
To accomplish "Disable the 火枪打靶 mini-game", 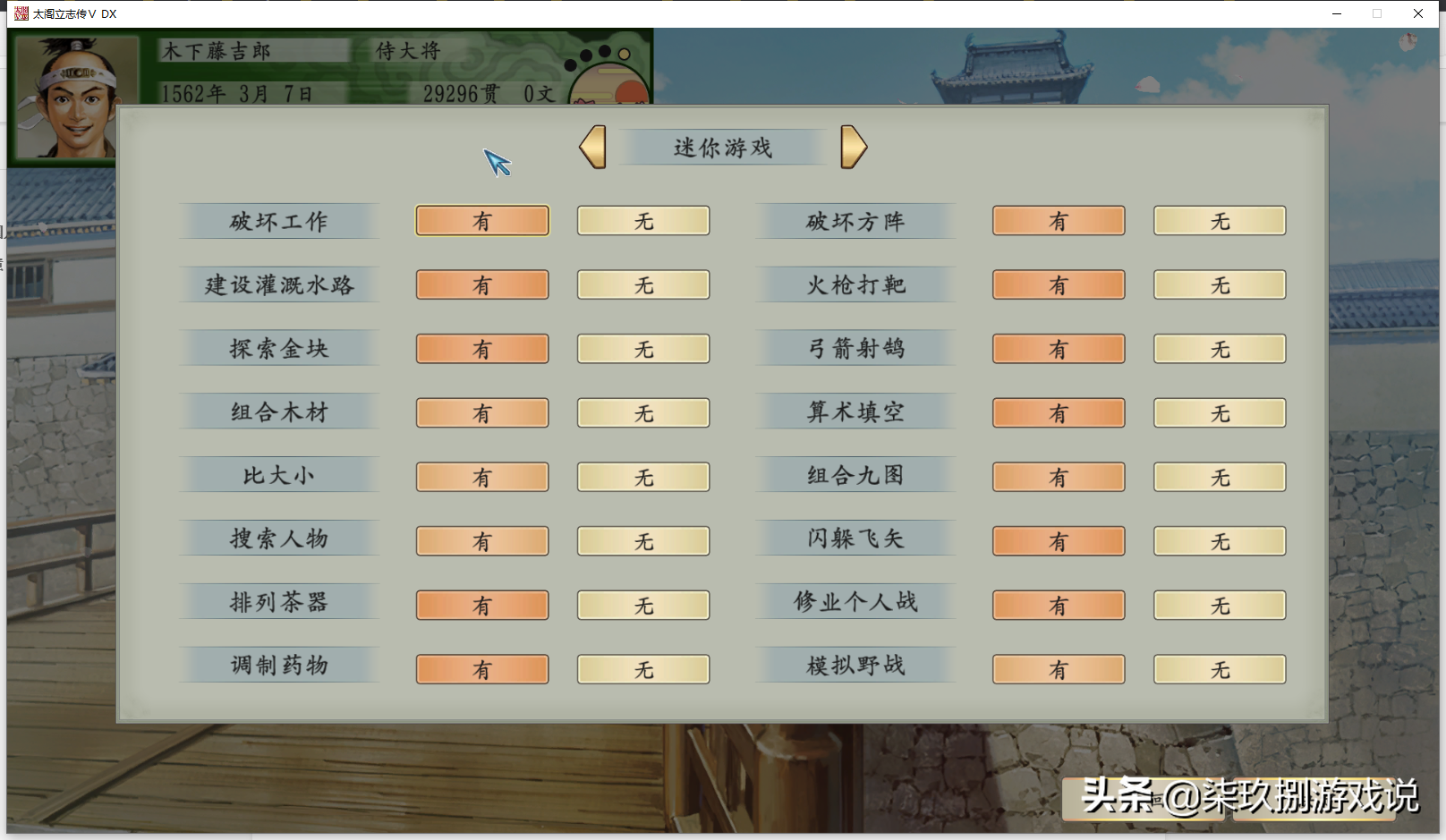I will [x=1219, y=284].
